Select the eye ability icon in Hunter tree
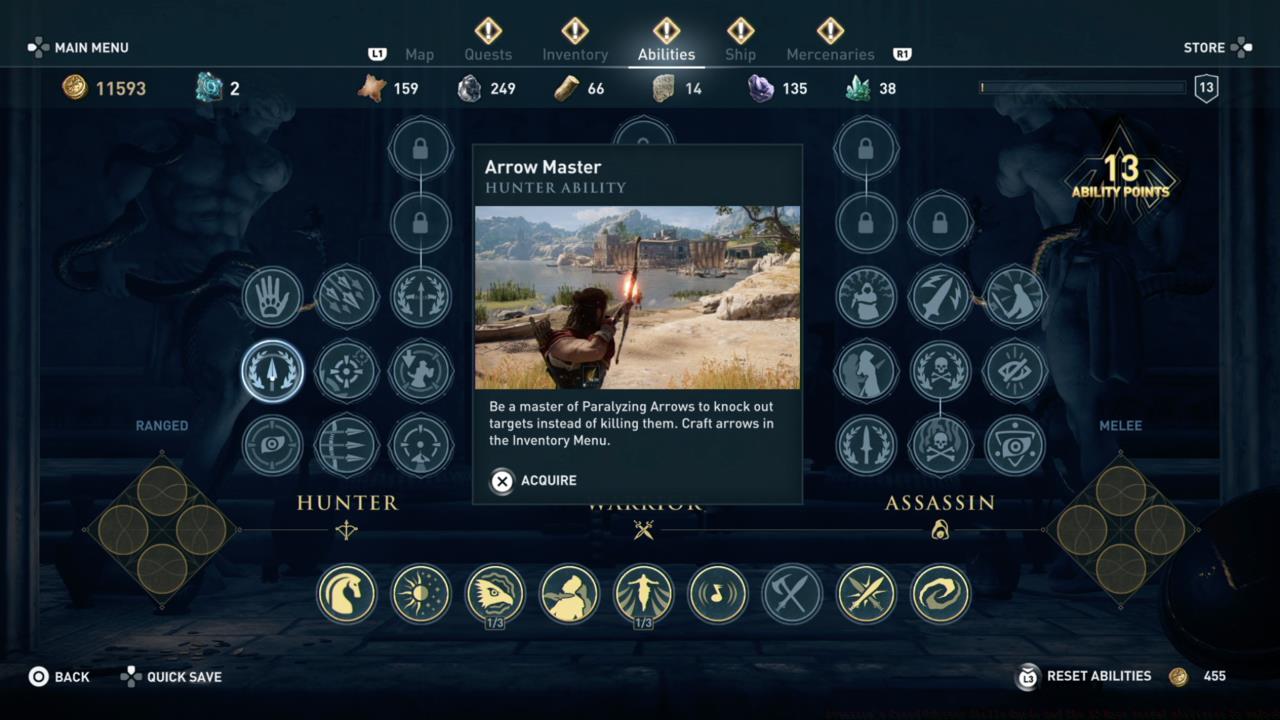1280x720 pixels. click(272, 446)
